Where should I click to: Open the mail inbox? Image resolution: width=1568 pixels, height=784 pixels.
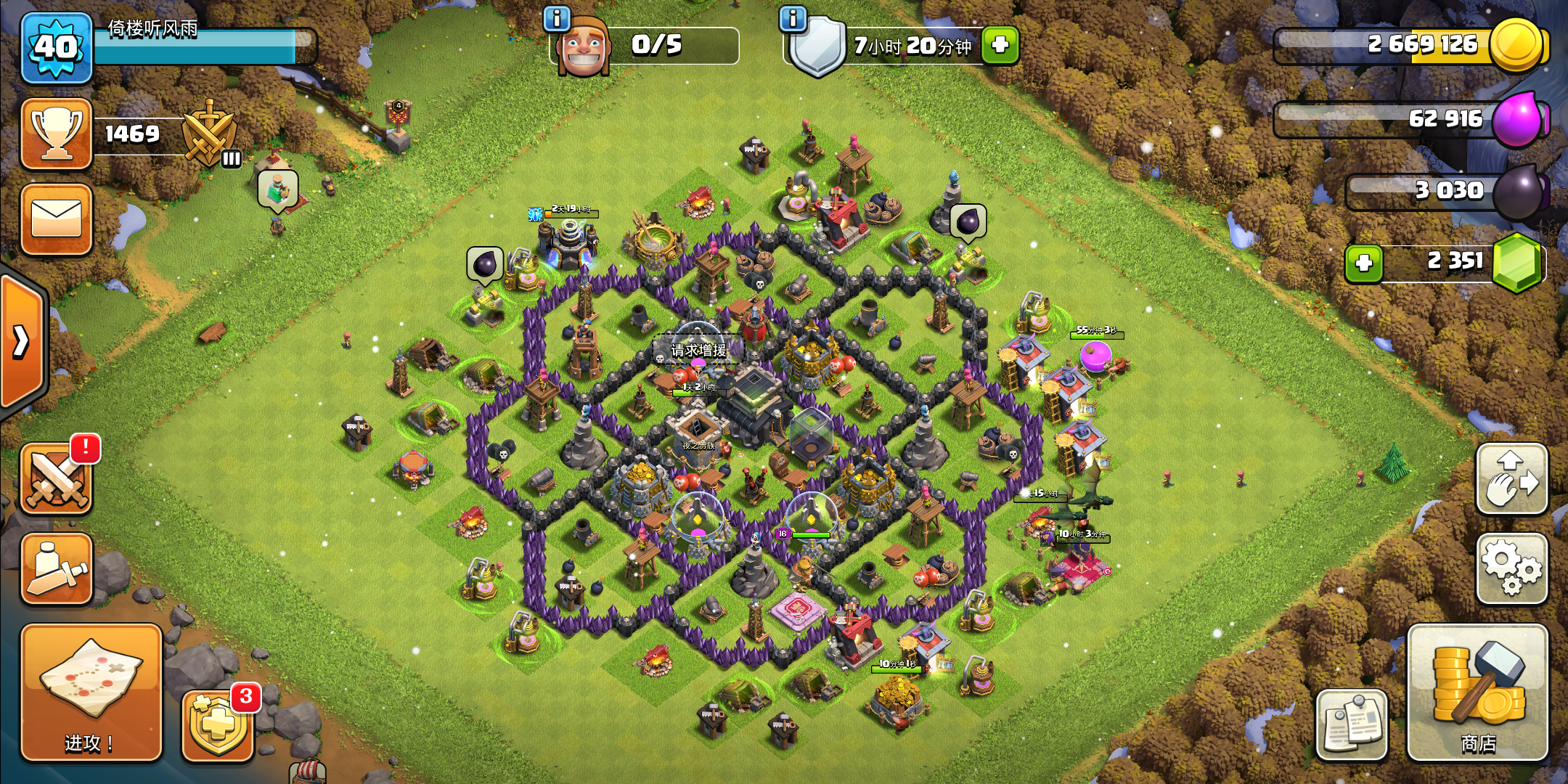57,219
